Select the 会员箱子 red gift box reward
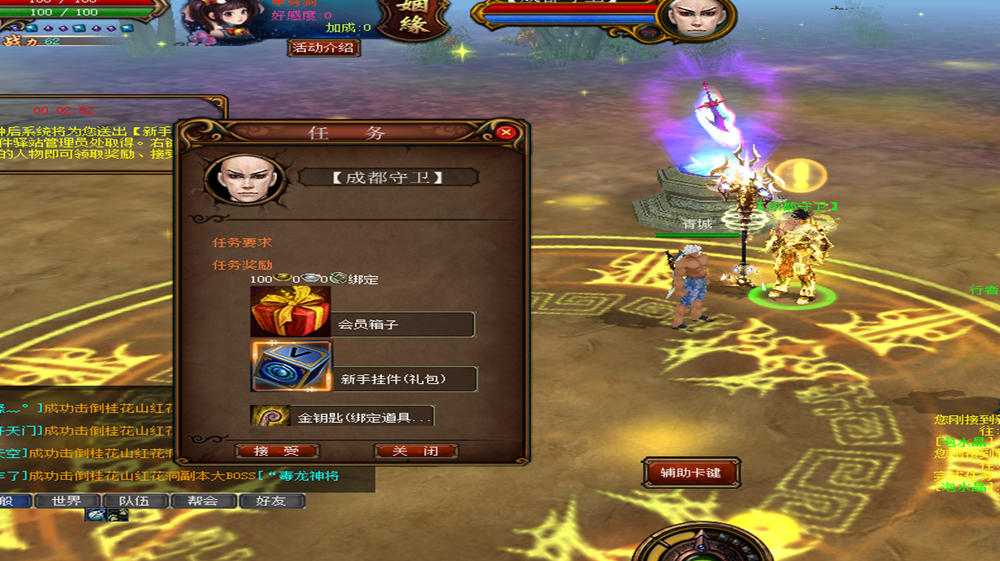The width and height of the screenshot is (1000, 561). pos(290,311)
